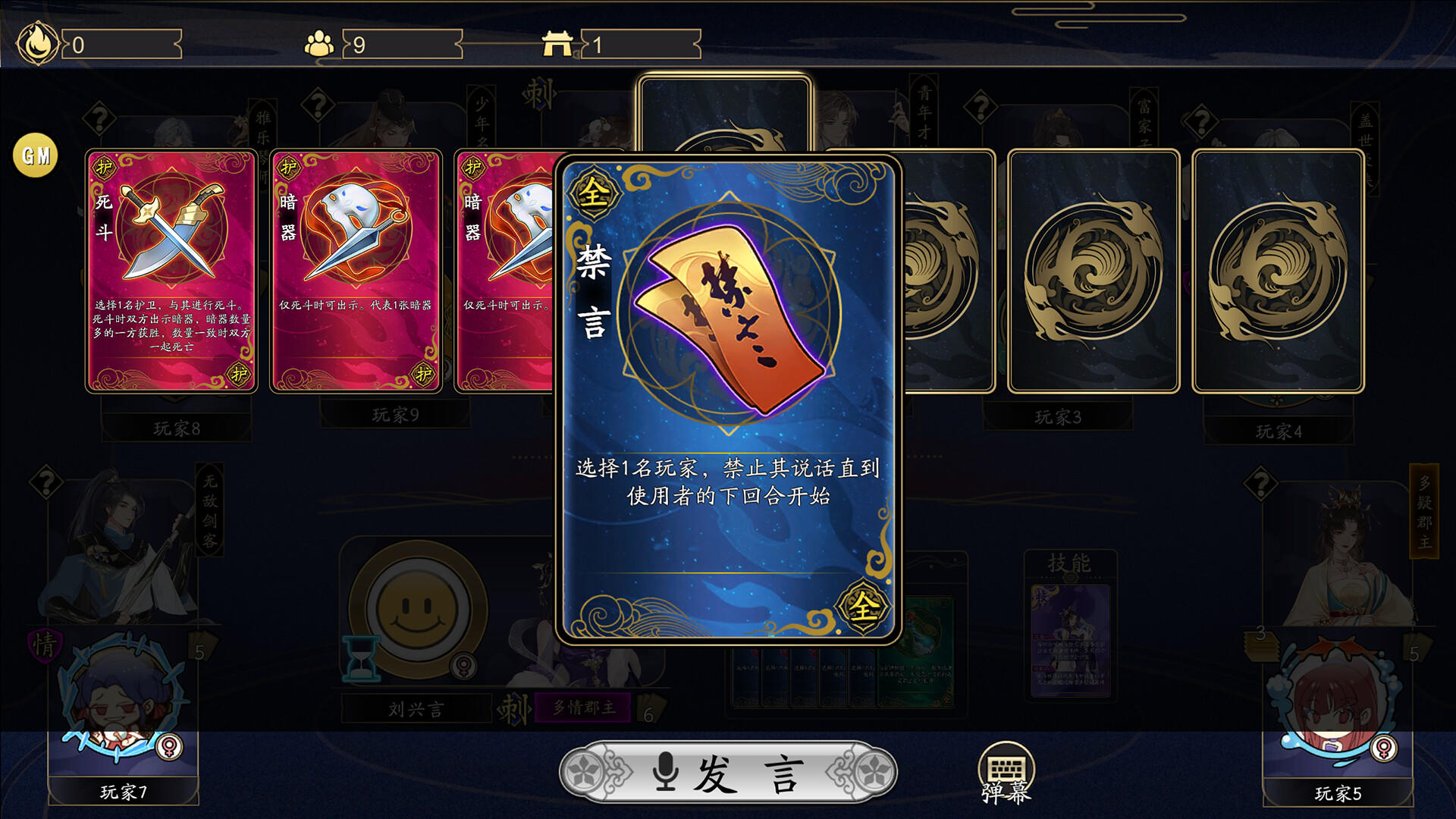This screenshot has height=819, width=1456.
Task: Click the player count icon showing 9
Action: point(322,43)
